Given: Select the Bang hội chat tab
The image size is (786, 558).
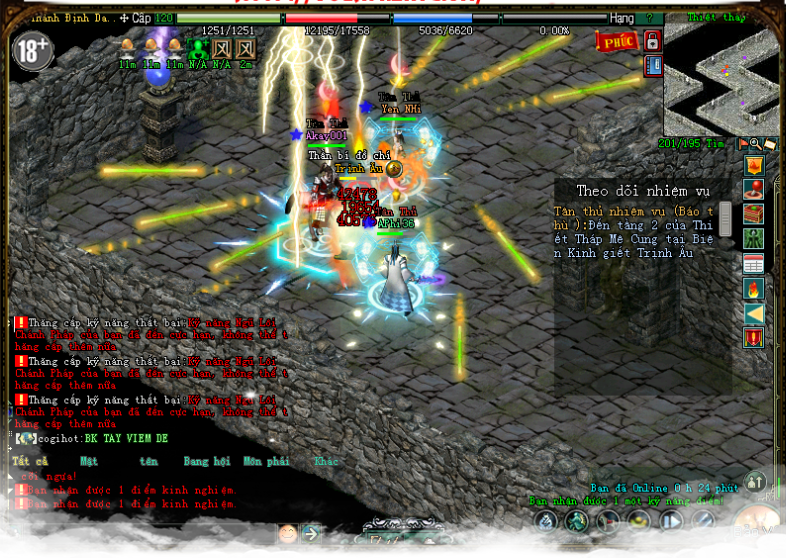Looking at the screenshot, I should click(x=207, y=462).
